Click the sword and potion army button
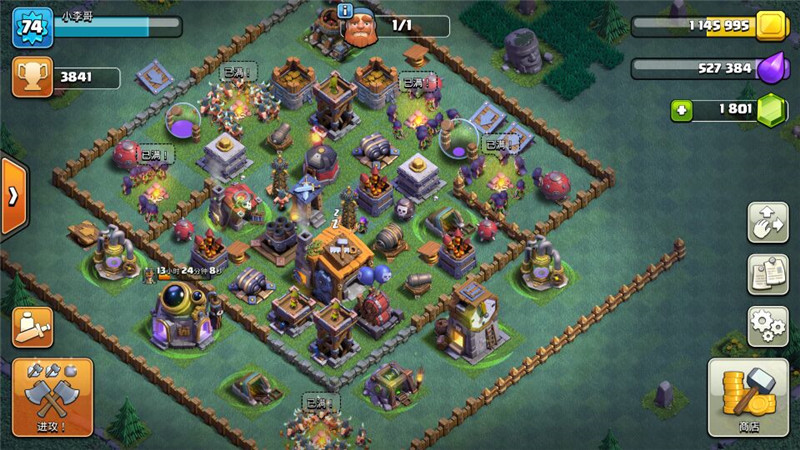Screen dimensions: 800x450 coord(33,327)
